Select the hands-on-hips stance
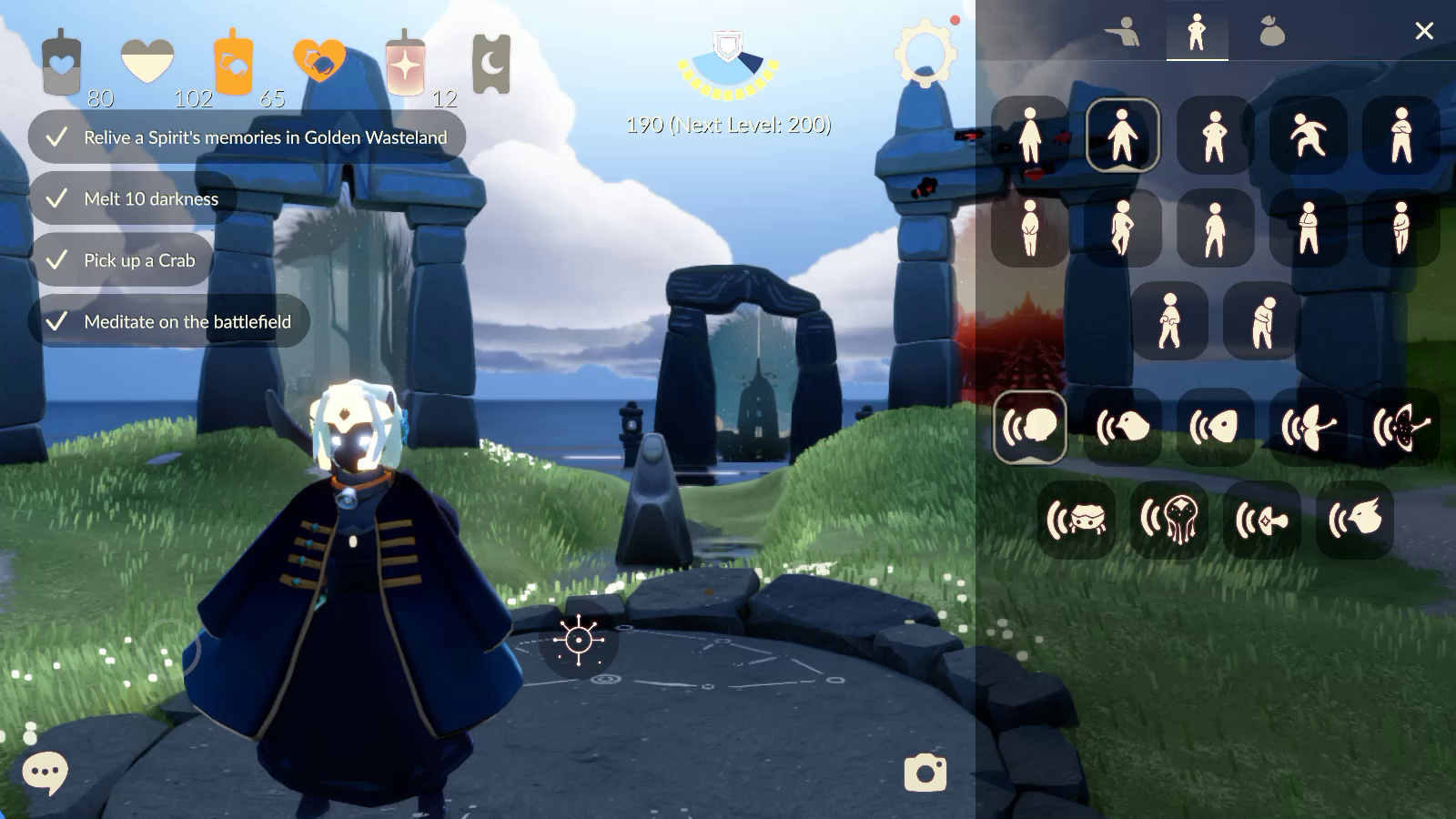The image size is (1456, 819). 1215,135
